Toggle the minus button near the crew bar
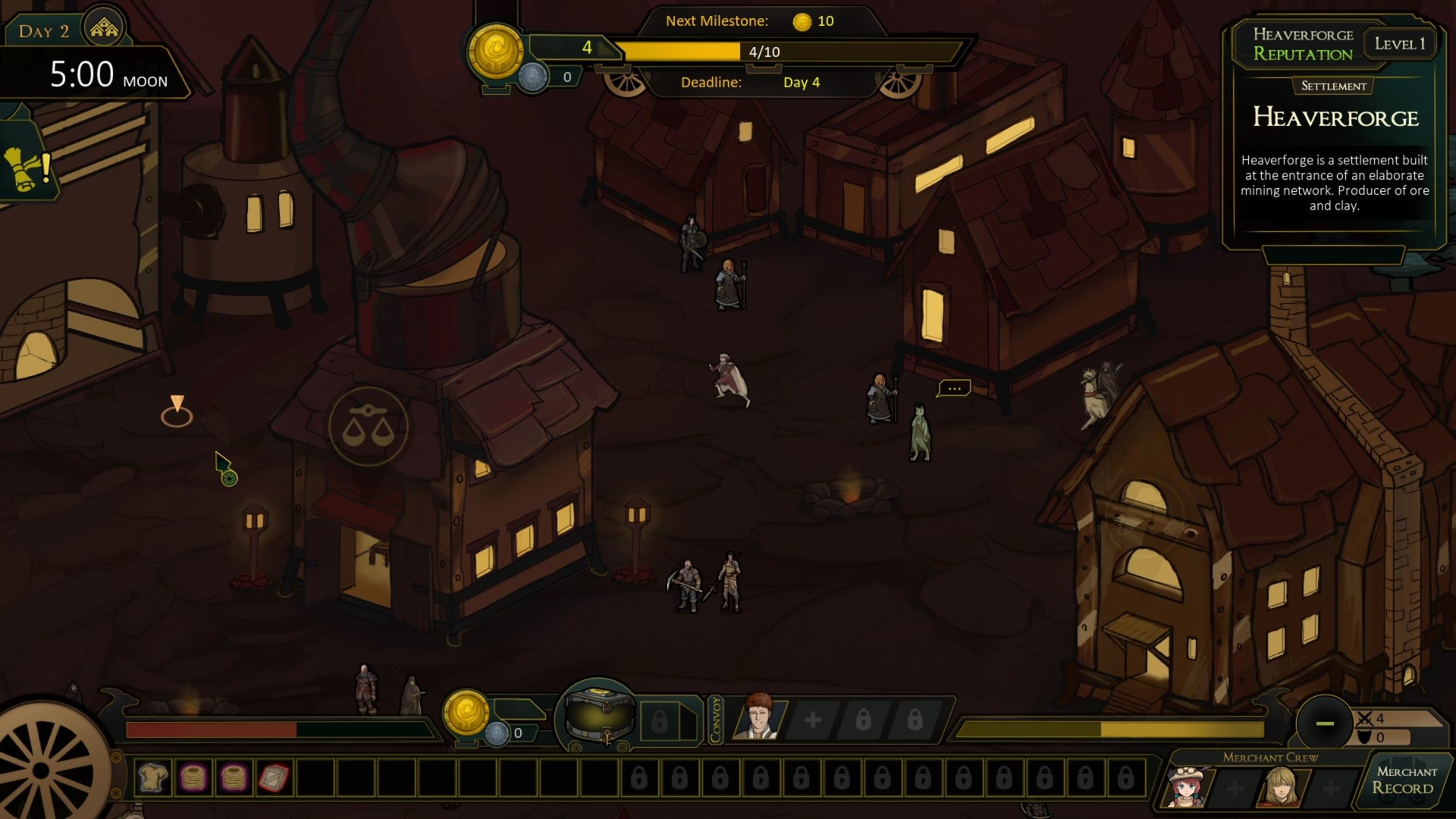Screen dimensions: 1456x819 (1325, 724)
